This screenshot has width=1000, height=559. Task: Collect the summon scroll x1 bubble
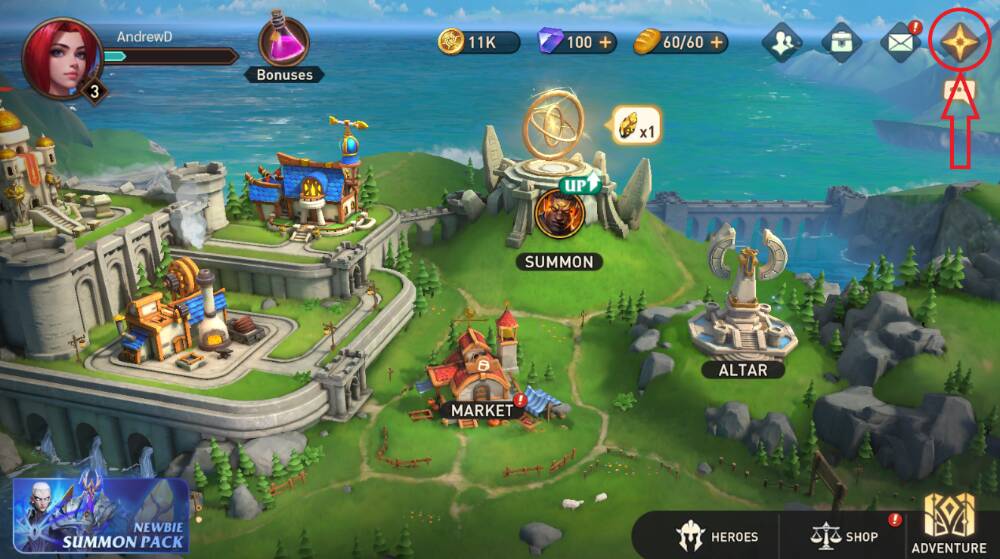pyautogui.click(x=636, y=126)
